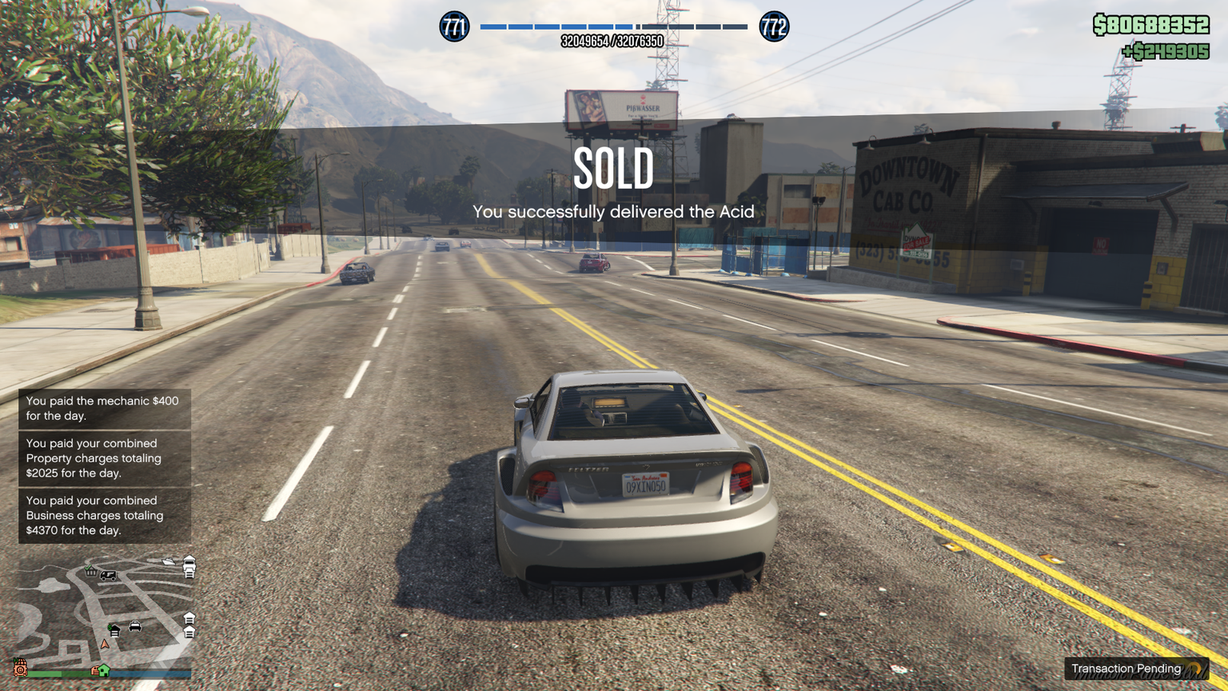Select the gun van blip on minimap
The height and width of the screenshot is (691, 1228).
[108, 575]
